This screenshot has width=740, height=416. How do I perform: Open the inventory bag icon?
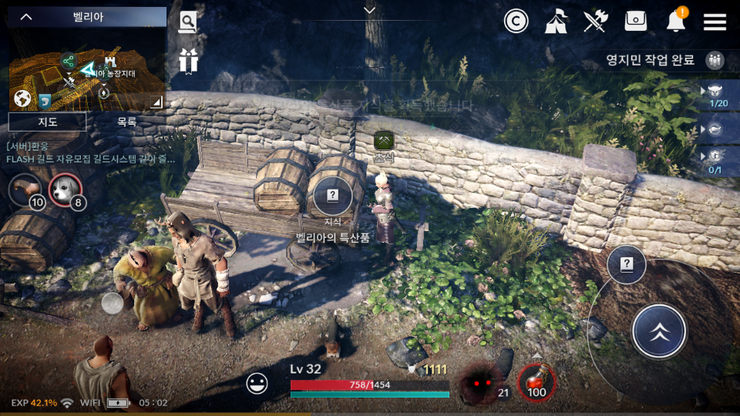[635, 21]
